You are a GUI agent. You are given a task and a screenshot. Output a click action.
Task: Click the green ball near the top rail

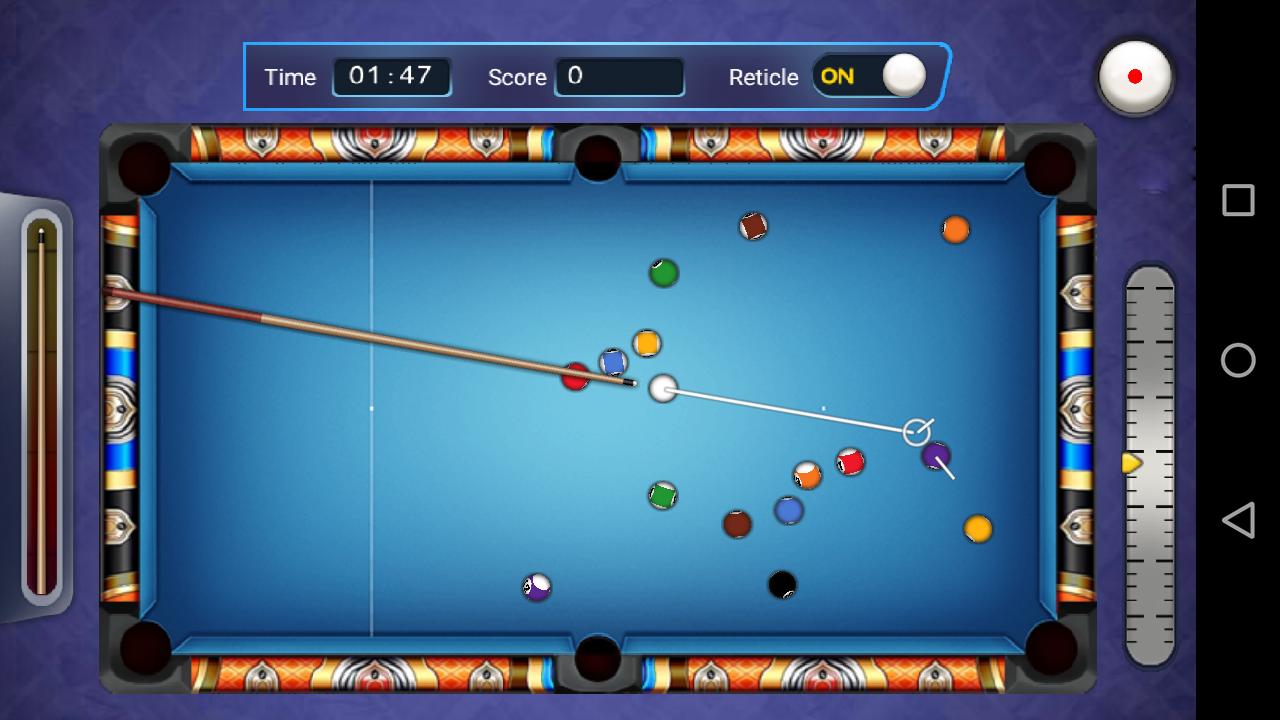(662, 272)
